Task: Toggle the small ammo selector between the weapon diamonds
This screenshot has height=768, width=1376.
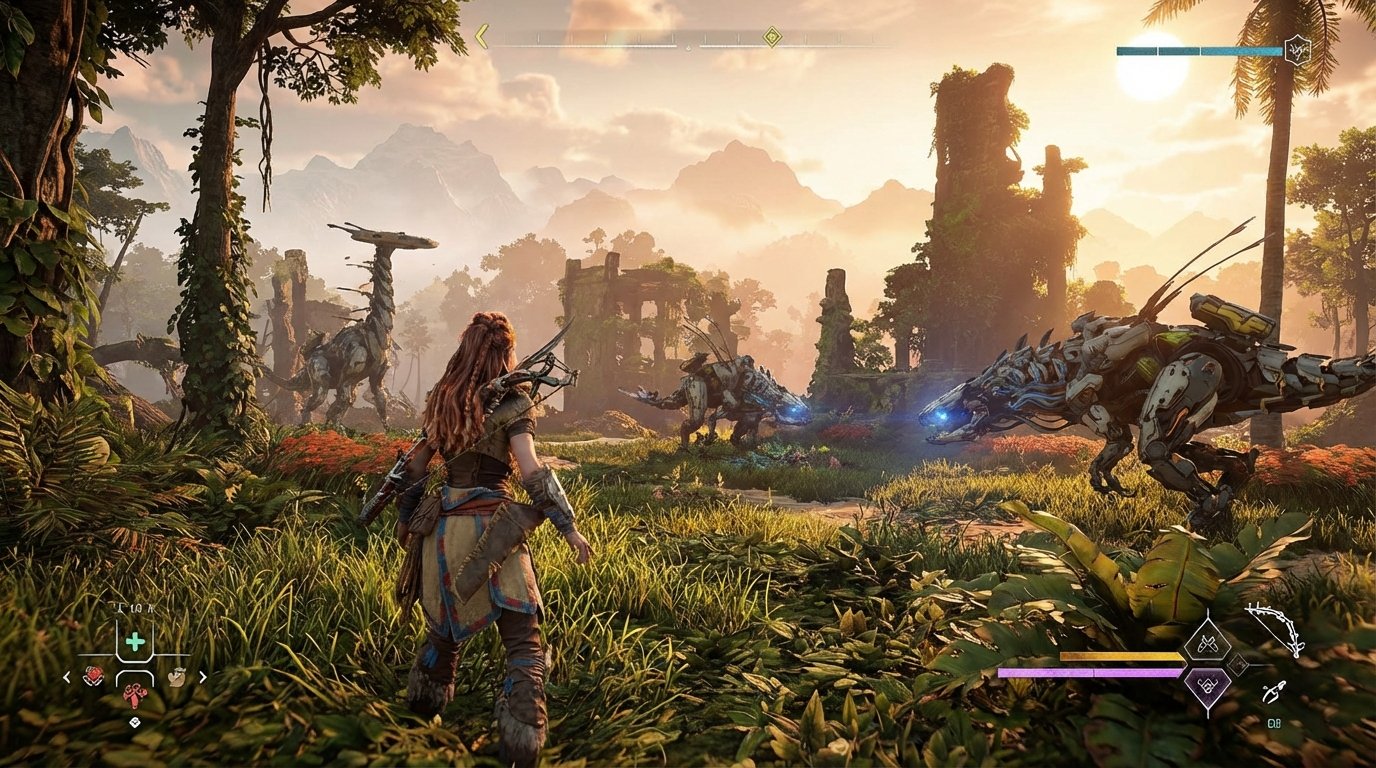Action: pyautogui.click(x=1237, y=664)
